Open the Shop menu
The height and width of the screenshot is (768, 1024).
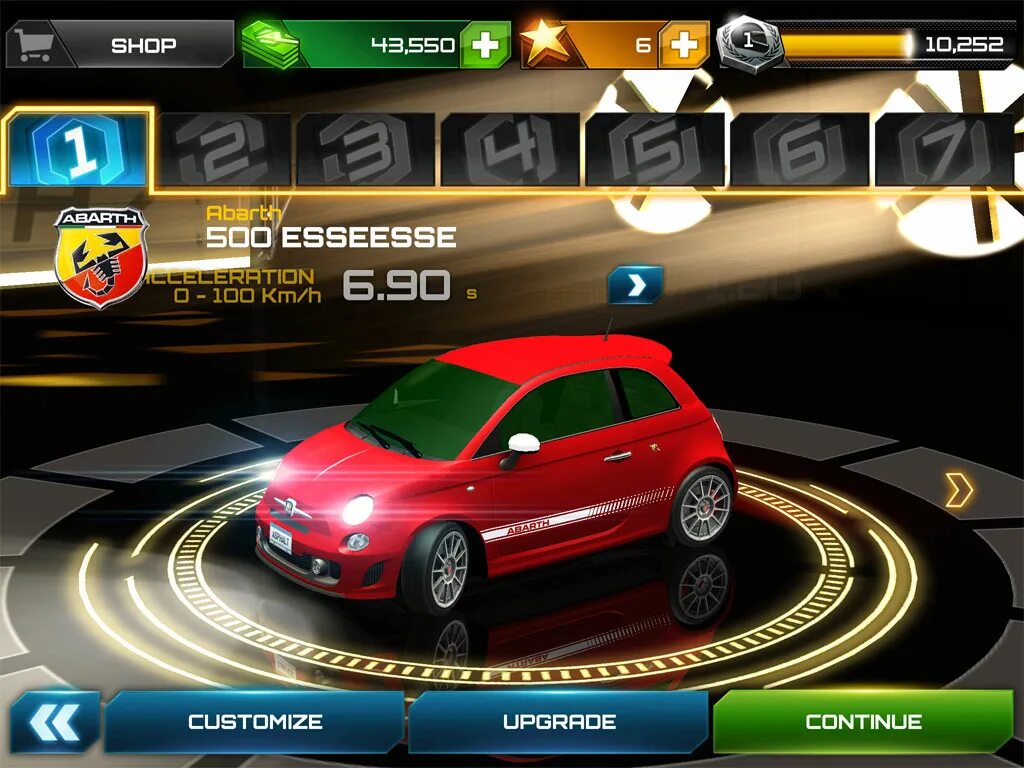tap(120, 45)
